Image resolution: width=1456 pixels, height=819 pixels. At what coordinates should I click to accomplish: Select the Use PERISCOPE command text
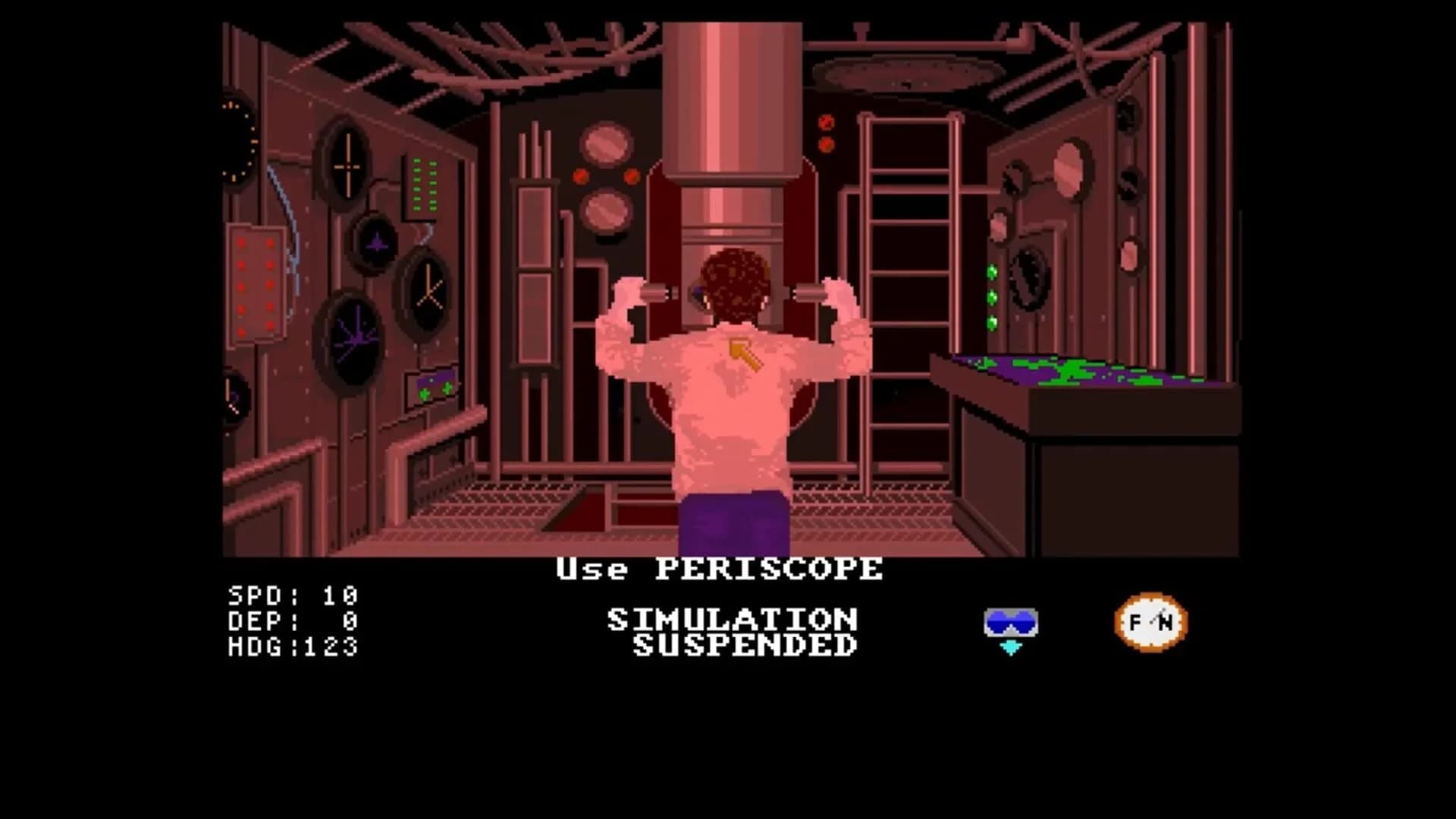tap(719, 570)
